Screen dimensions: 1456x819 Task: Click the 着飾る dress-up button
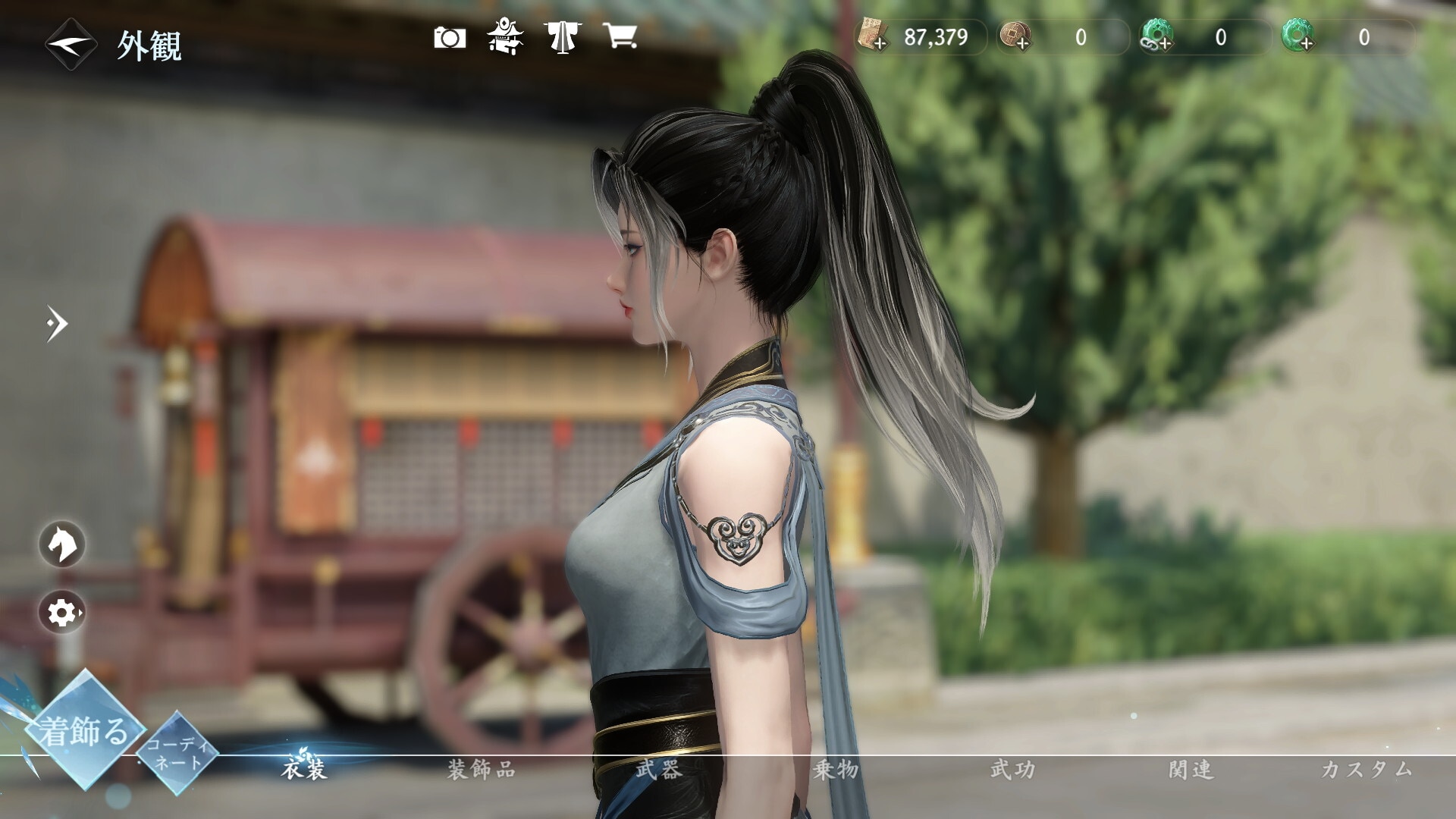[x=83, y=731]
